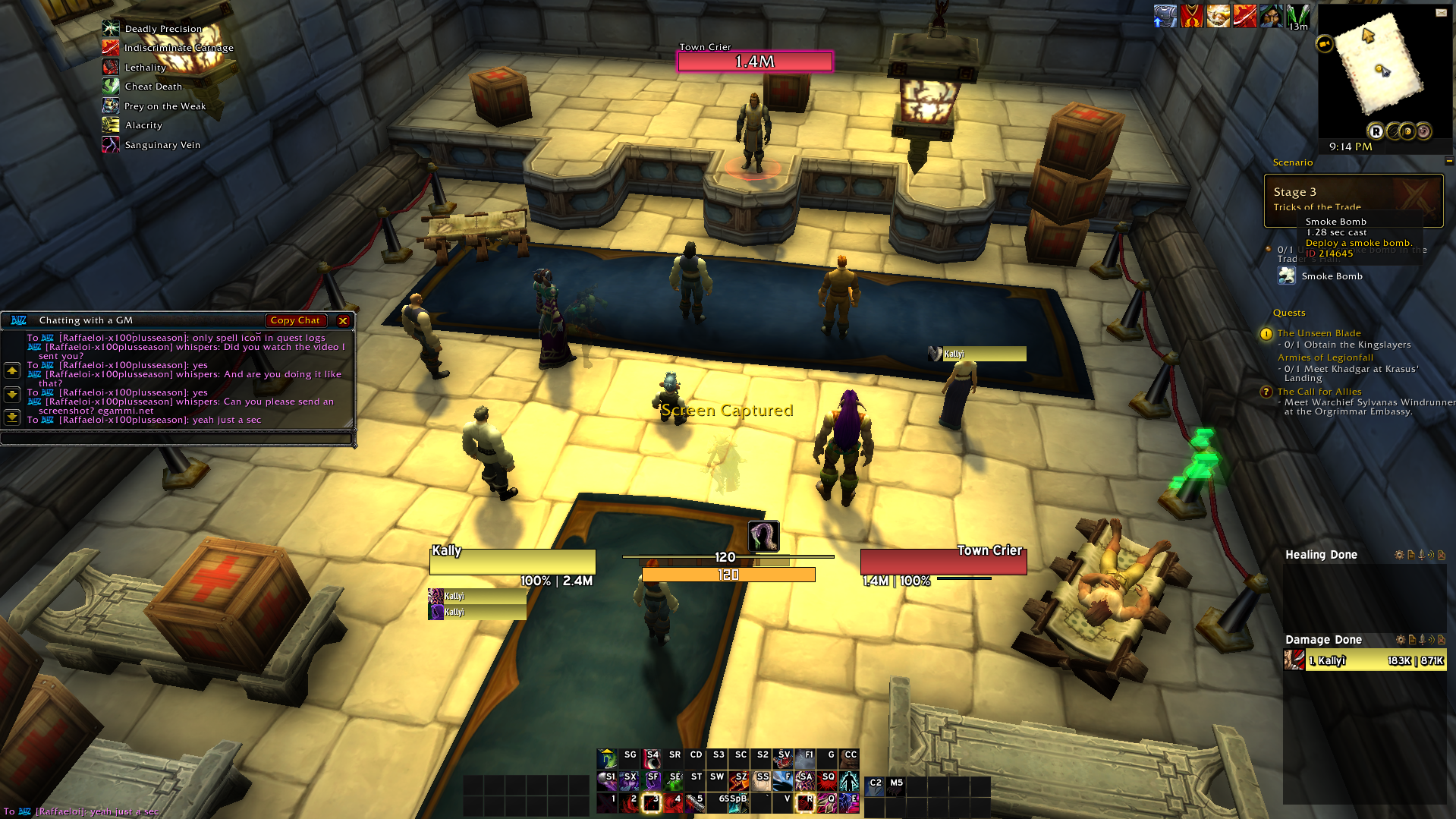Collapse the Scenario objective tracker
This screenshot has width=1456, height=819.
click(x=1448, y=161)
